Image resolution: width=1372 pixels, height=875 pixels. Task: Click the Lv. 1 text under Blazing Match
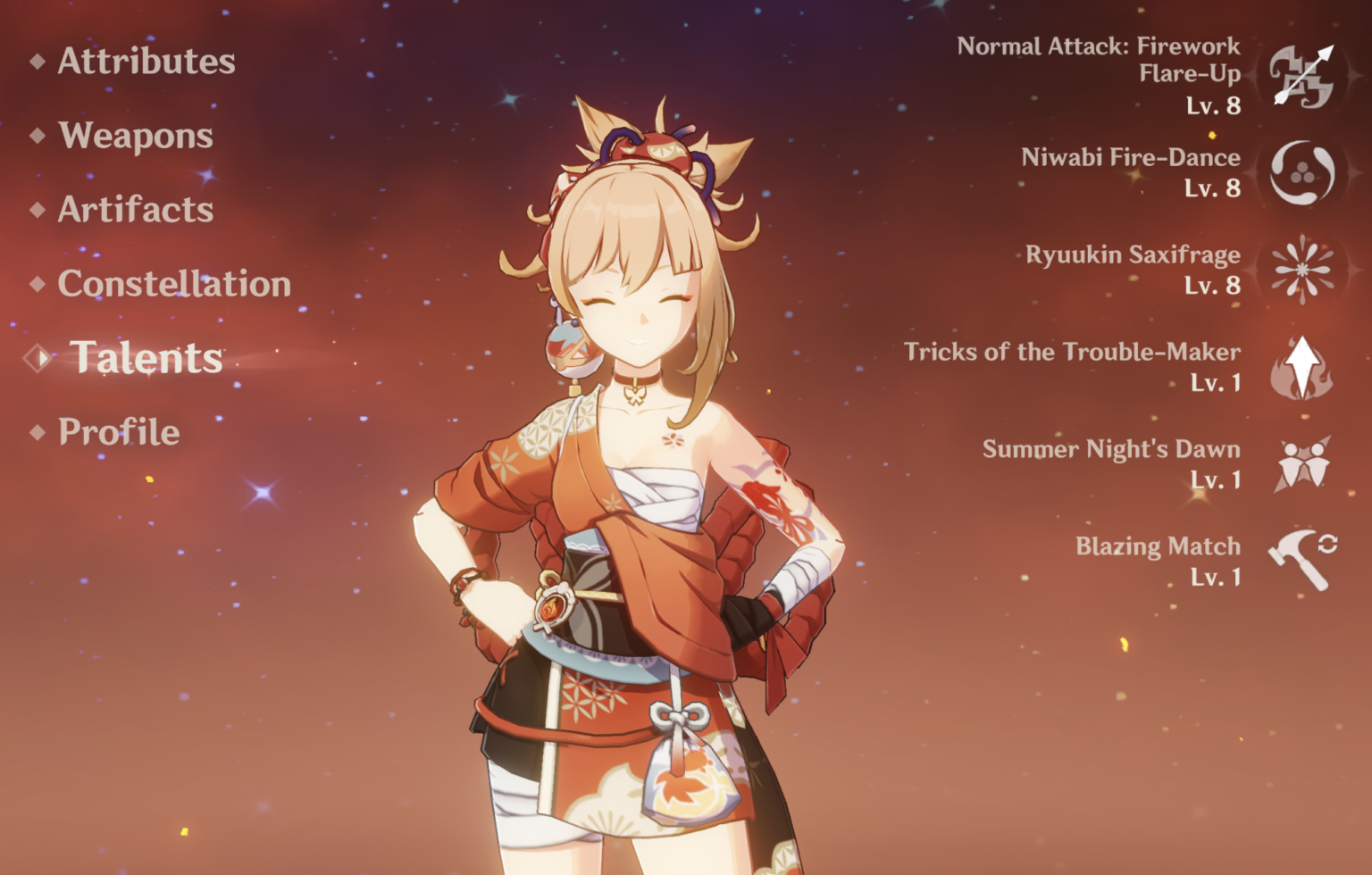pyautogui.click(x=1217, y=578)
